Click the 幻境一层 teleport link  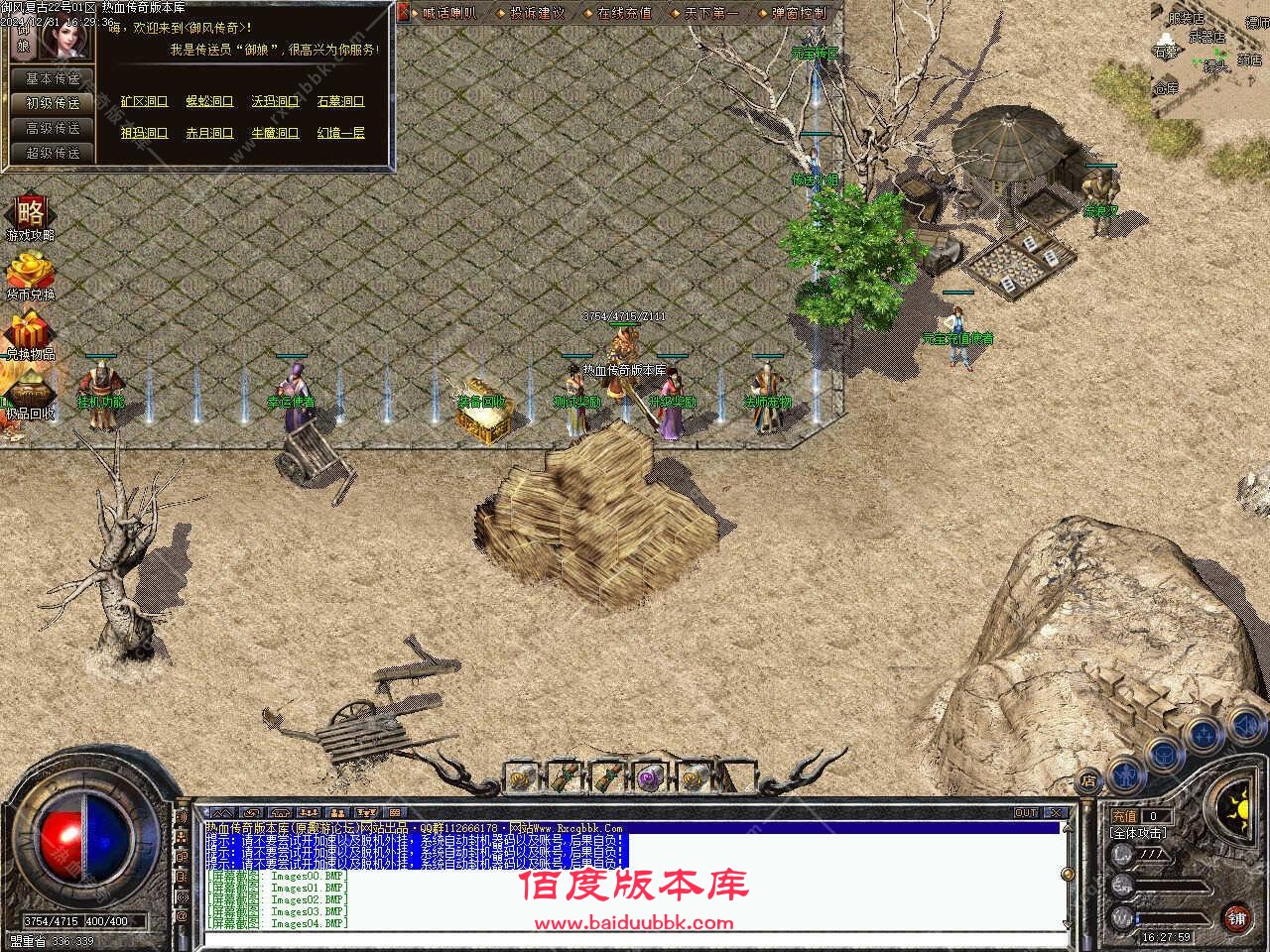342,132
